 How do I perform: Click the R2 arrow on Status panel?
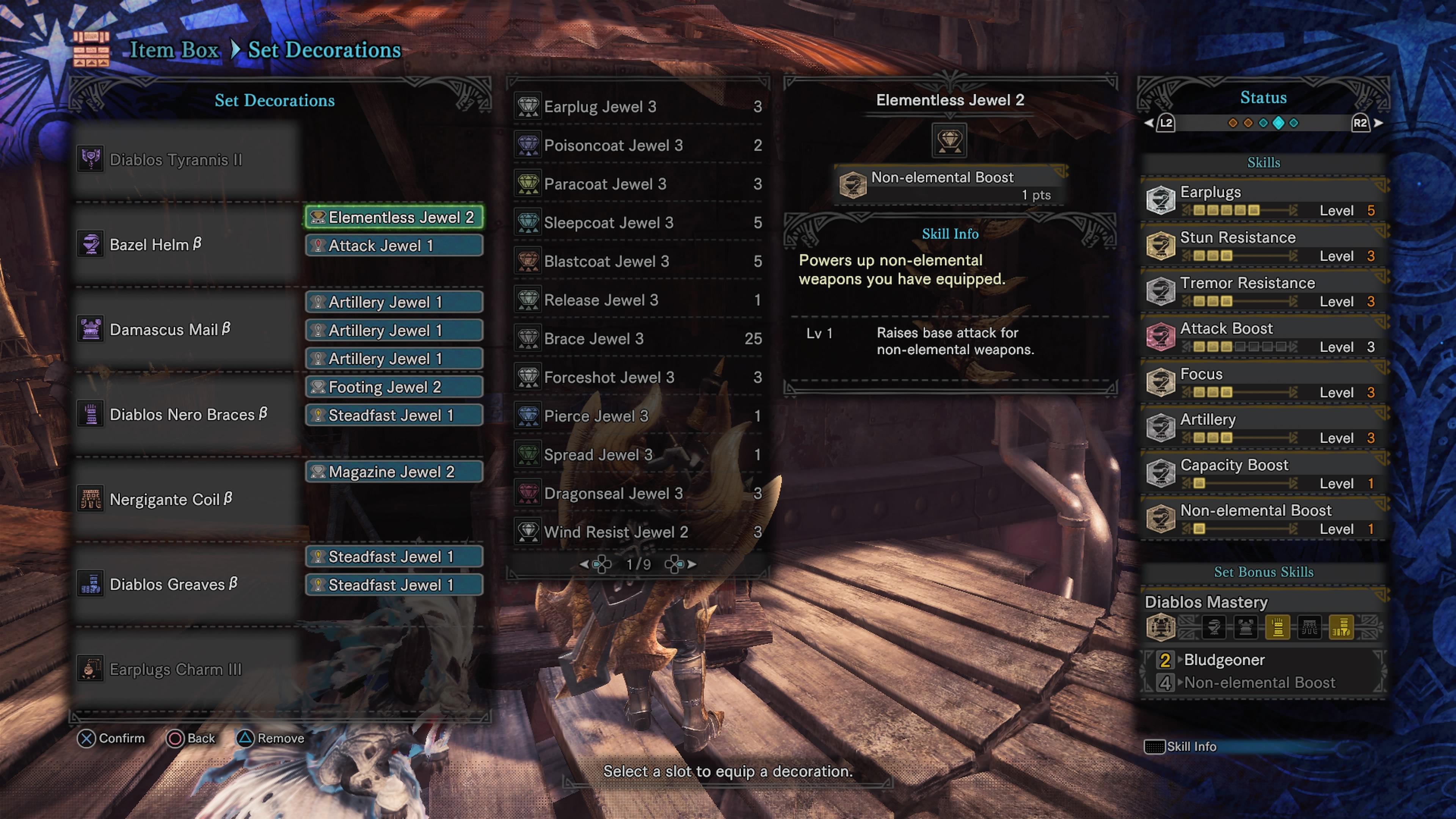1378,122
